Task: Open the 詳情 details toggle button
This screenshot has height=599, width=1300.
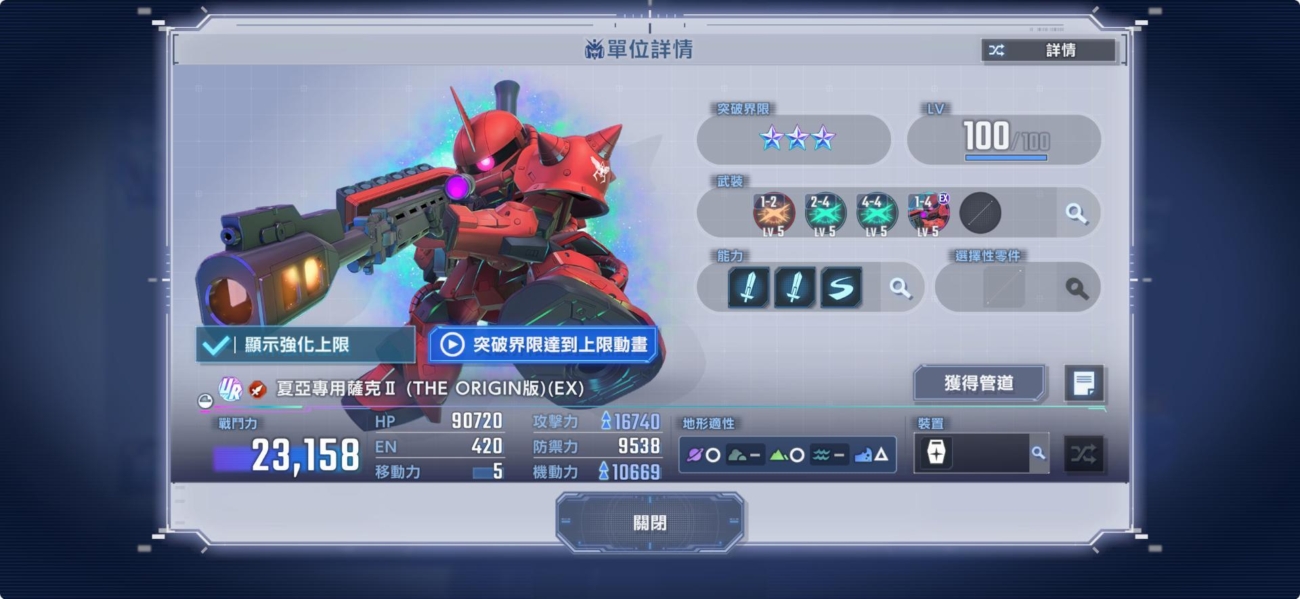Action: [1048, 50]
